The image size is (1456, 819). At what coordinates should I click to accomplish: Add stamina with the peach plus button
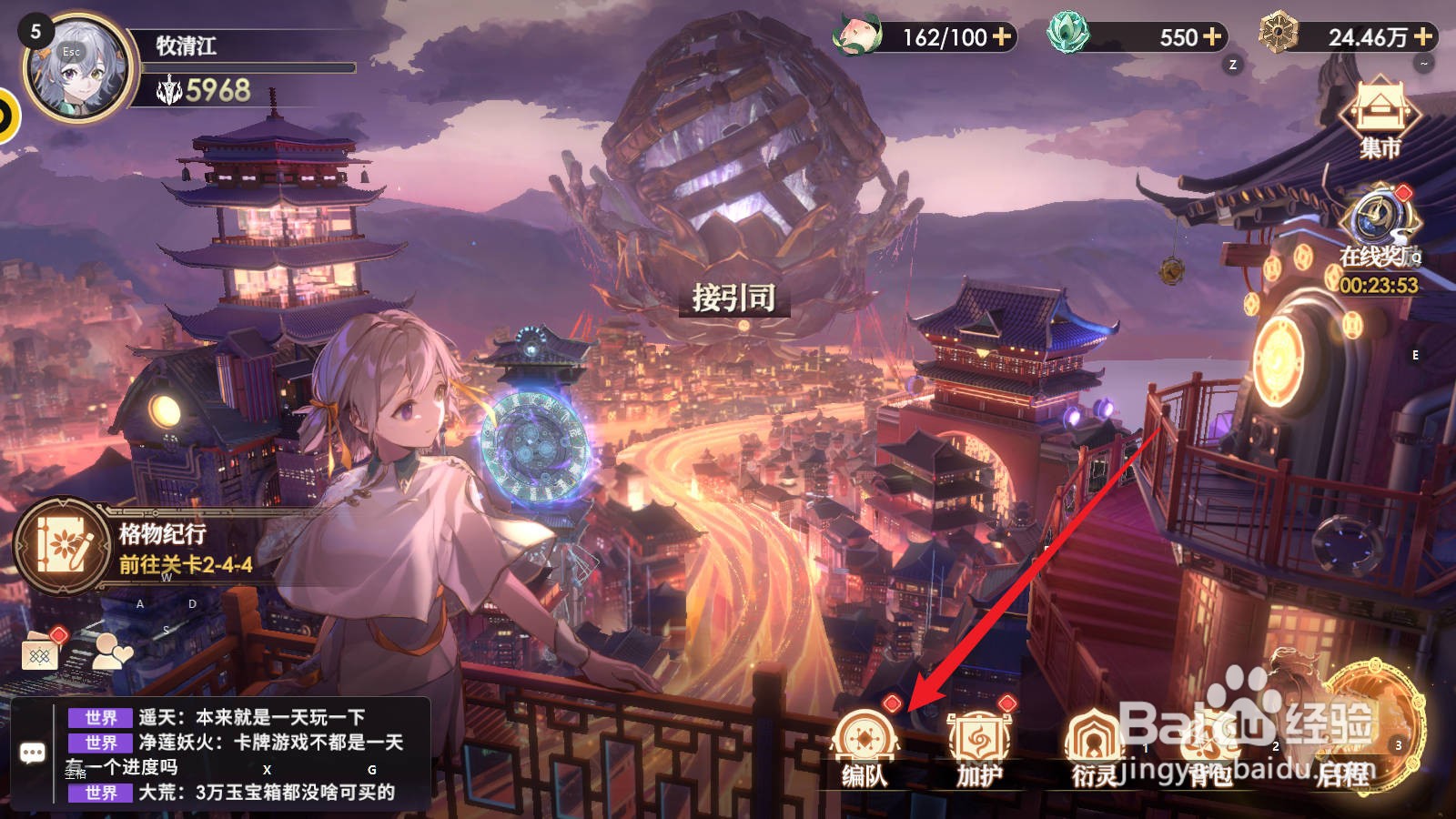(x=1002, y=36)
